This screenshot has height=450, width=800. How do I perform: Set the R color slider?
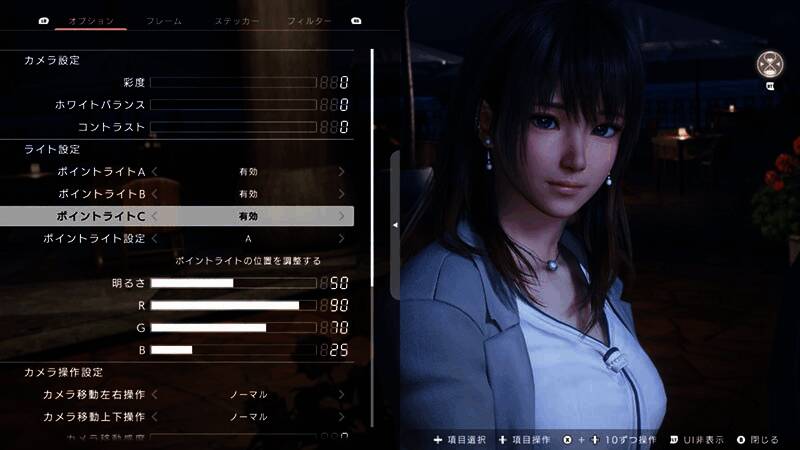[x=232, y=305]
